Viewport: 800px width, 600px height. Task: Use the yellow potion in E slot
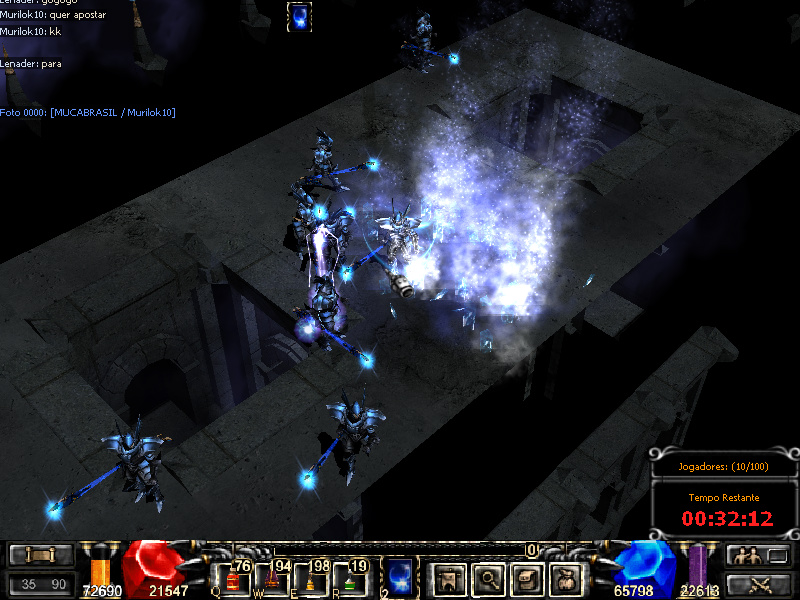point(310,579)
